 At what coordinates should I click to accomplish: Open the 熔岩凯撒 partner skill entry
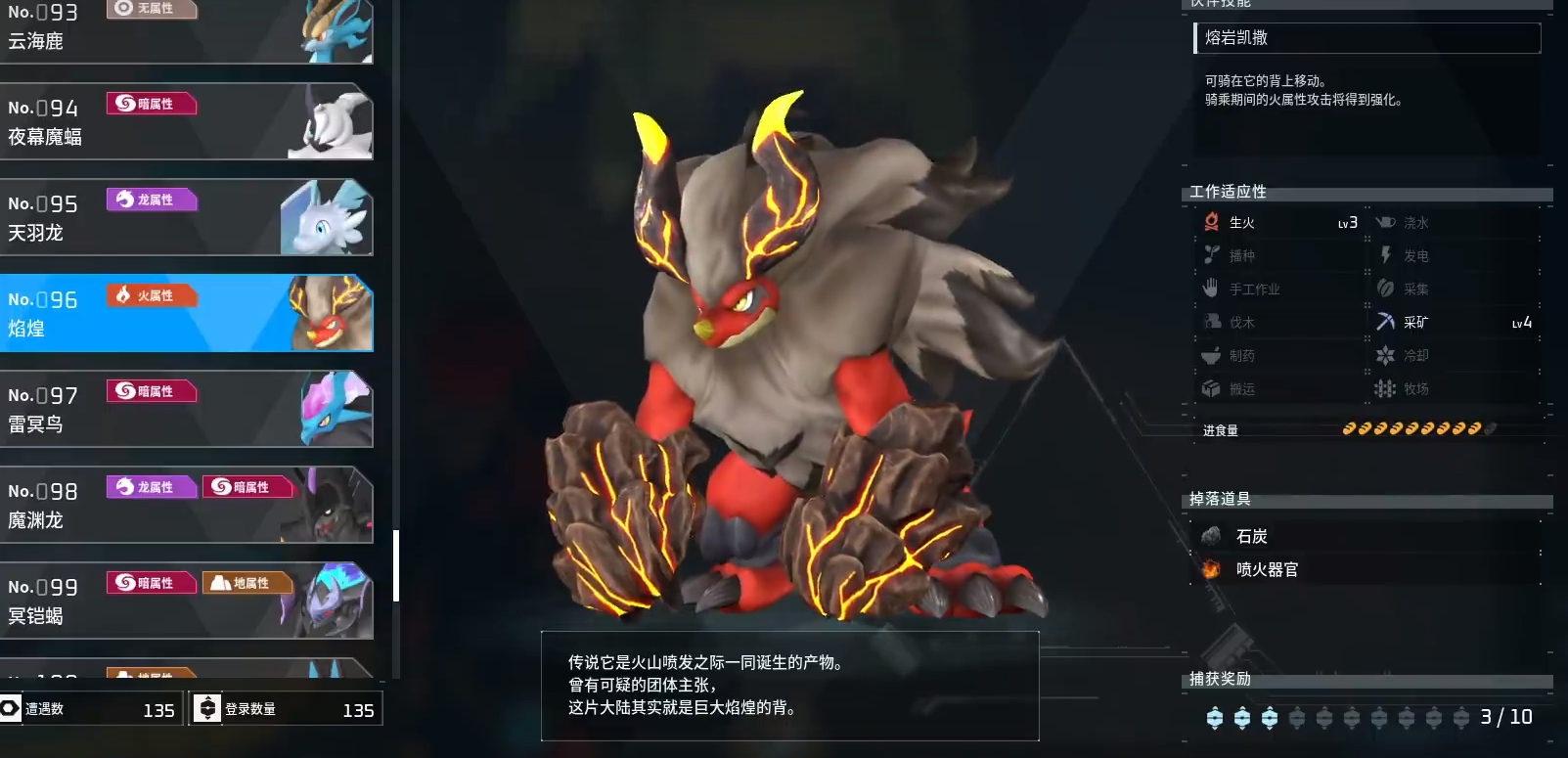[x=1366, y=38]
